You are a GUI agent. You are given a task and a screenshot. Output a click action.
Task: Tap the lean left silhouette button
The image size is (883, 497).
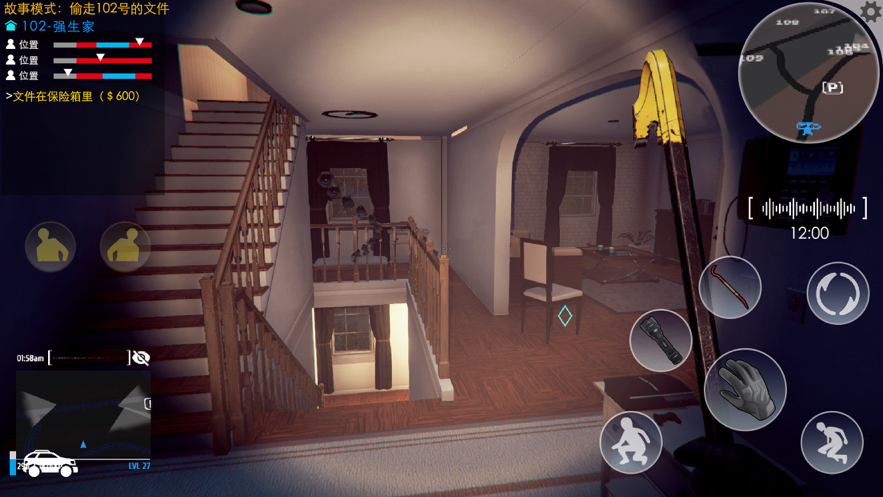[50, 246]
